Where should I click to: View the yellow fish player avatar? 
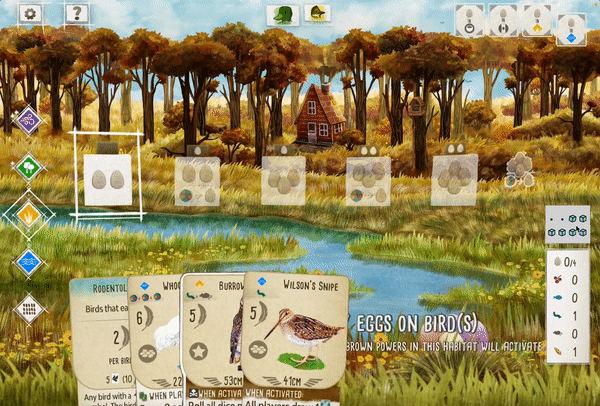318,14
